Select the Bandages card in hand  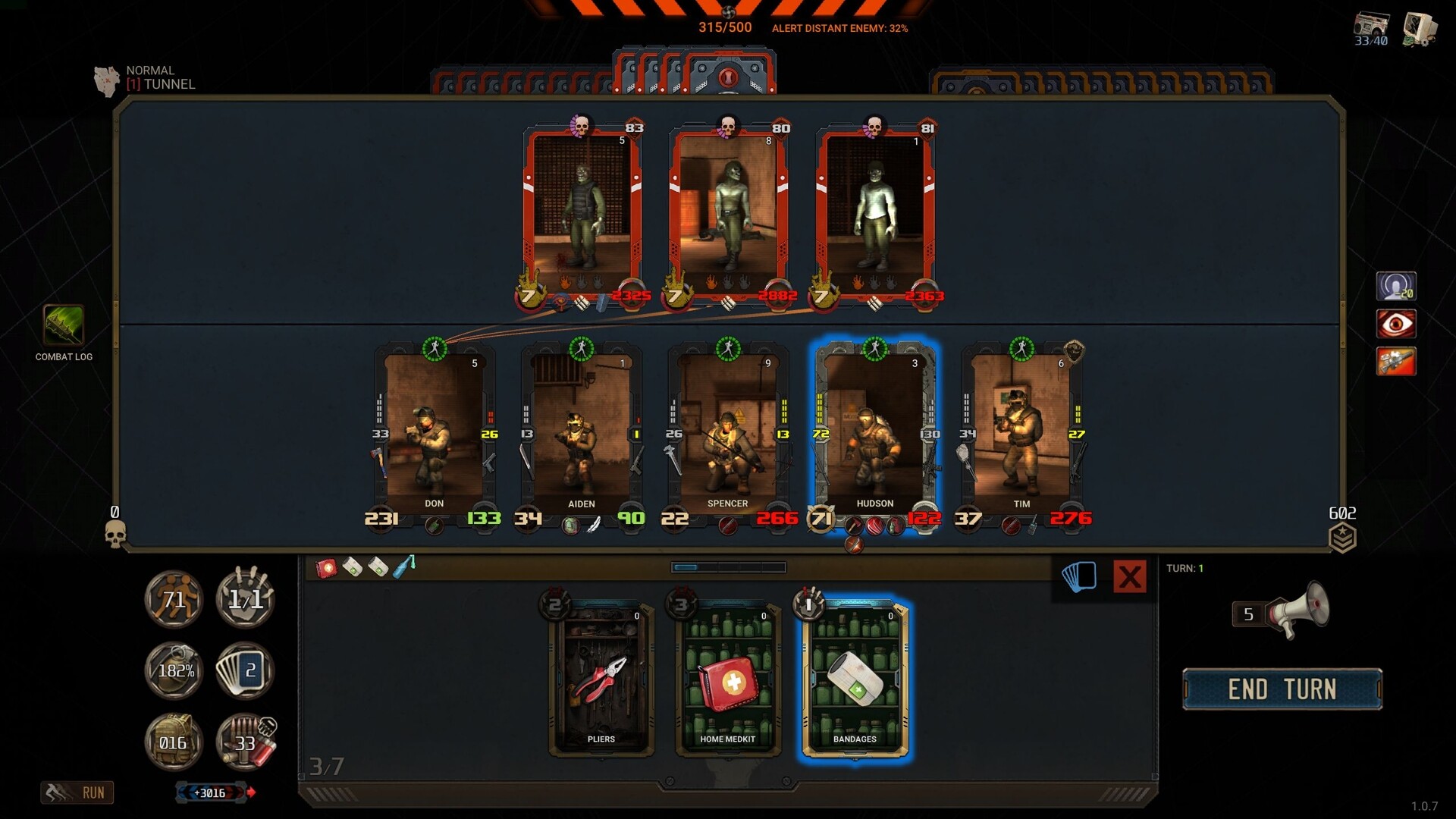[x=857, y=679]
